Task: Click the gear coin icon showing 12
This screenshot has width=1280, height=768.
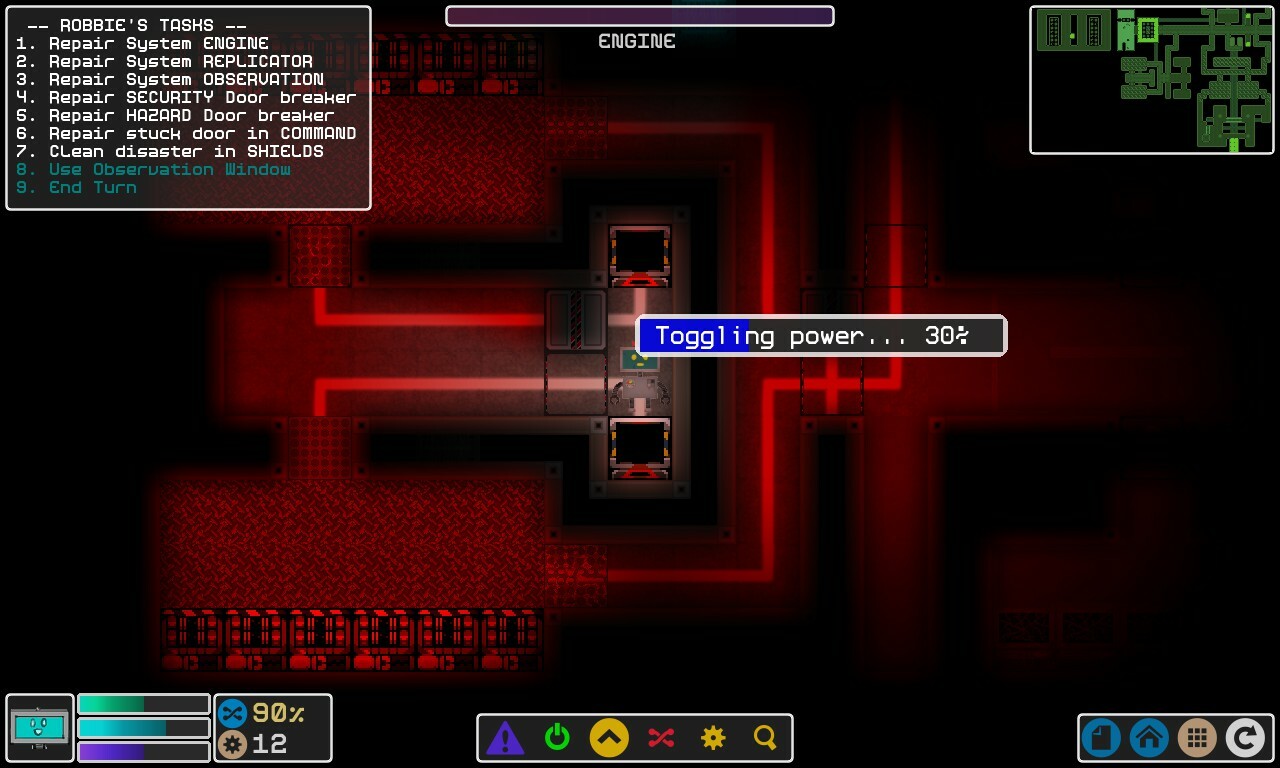Action: coord(232,744)
